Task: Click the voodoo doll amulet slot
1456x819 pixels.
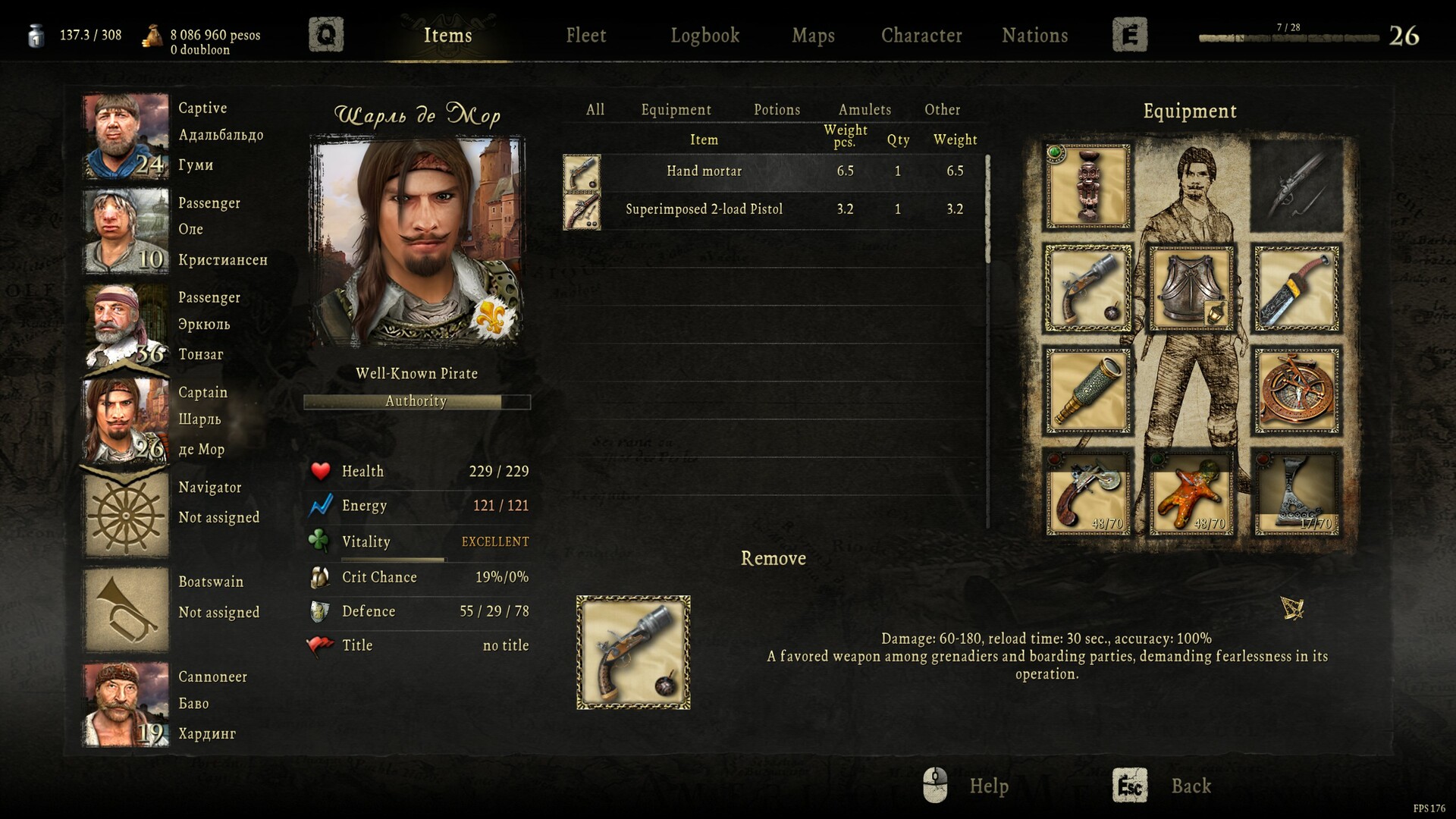Action: click(1191, 491)
